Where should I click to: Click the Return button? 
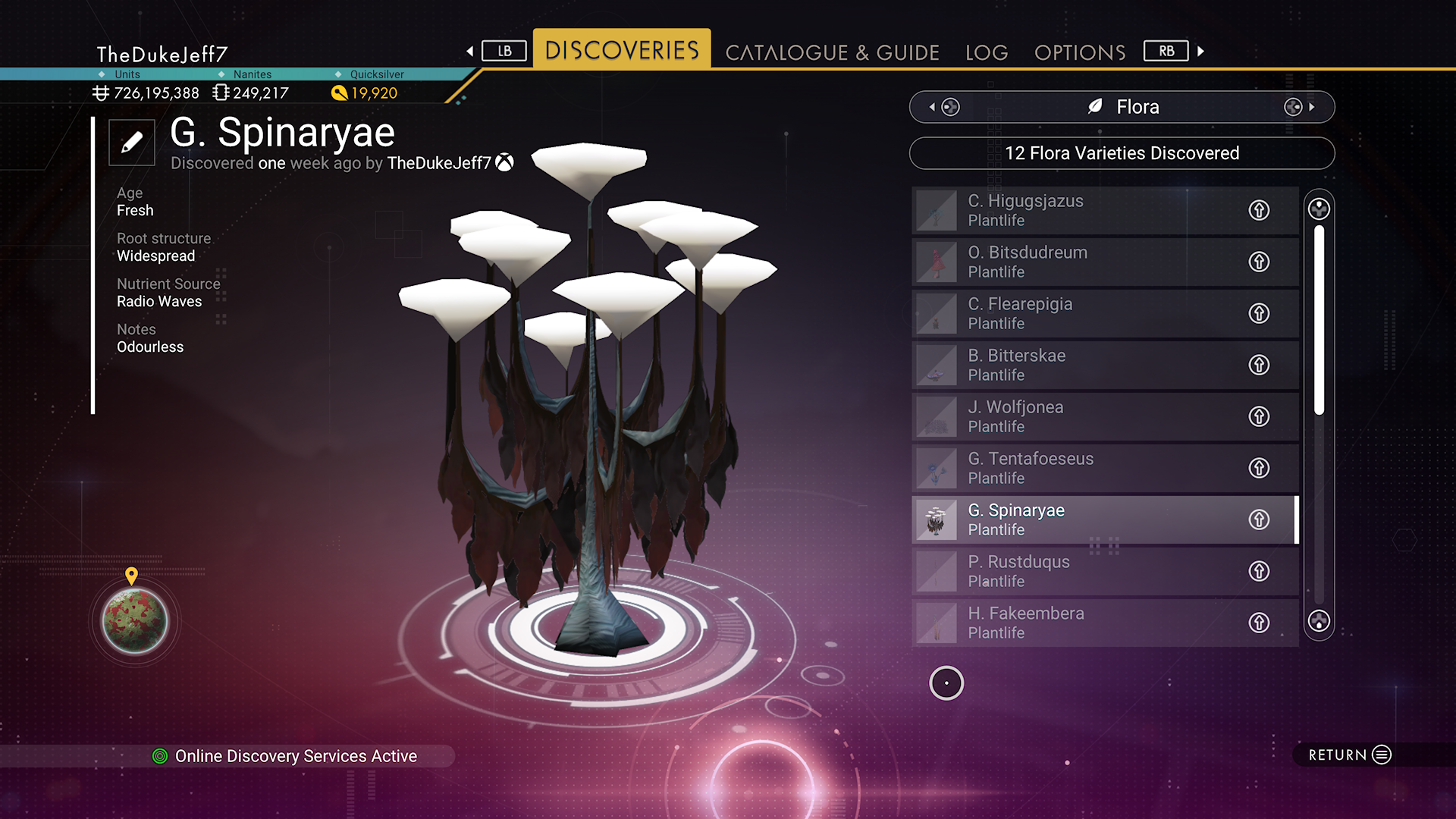pos(1350,755)
